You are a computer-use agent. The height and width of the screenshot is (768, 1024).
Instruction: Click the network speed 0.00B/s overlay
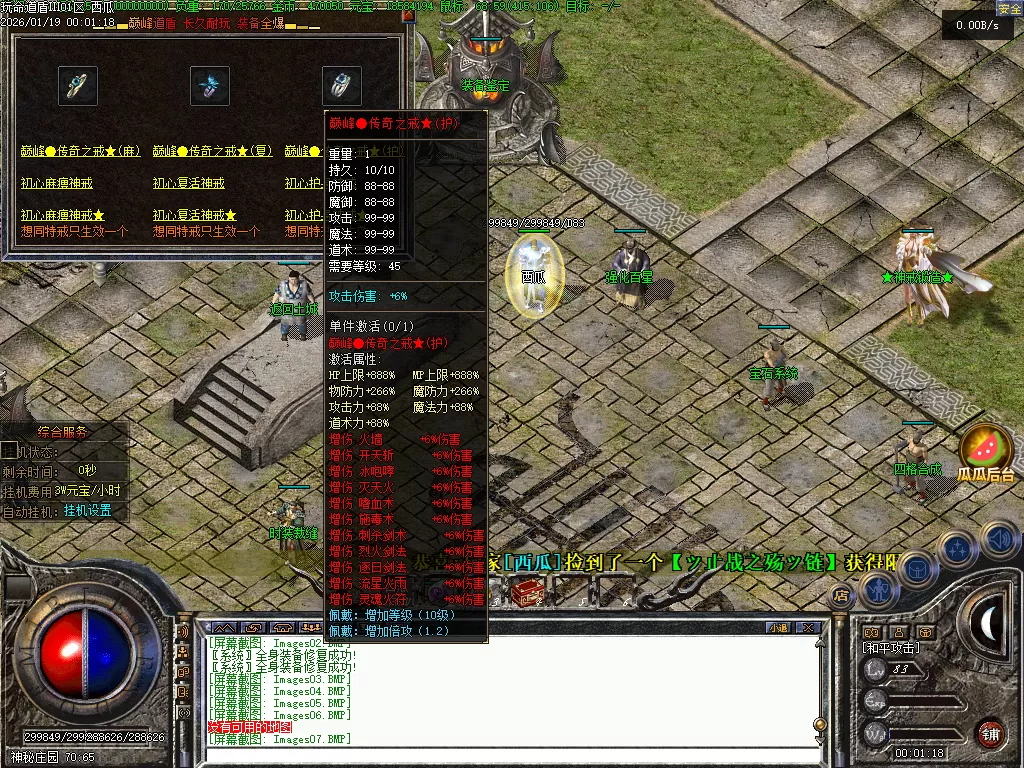pos(977,26)
